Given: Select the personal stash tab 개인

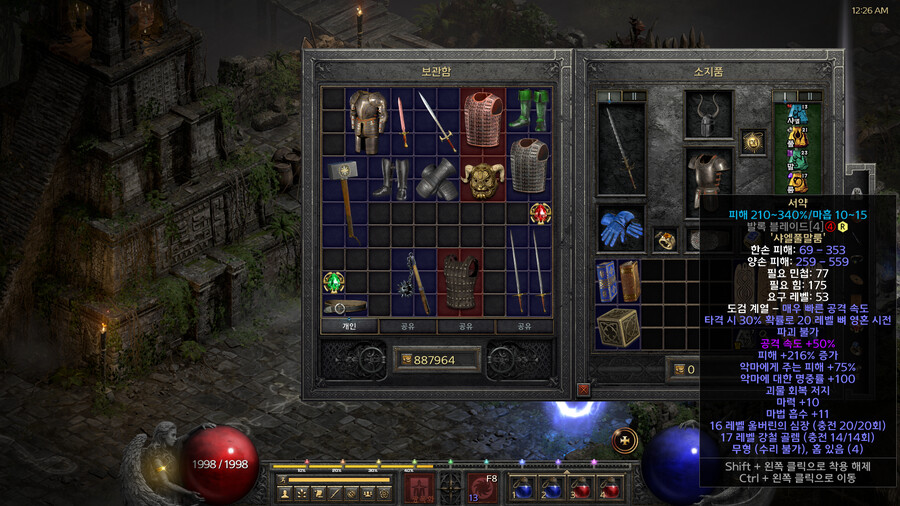Looking at the screenshot, I should 349,326.
